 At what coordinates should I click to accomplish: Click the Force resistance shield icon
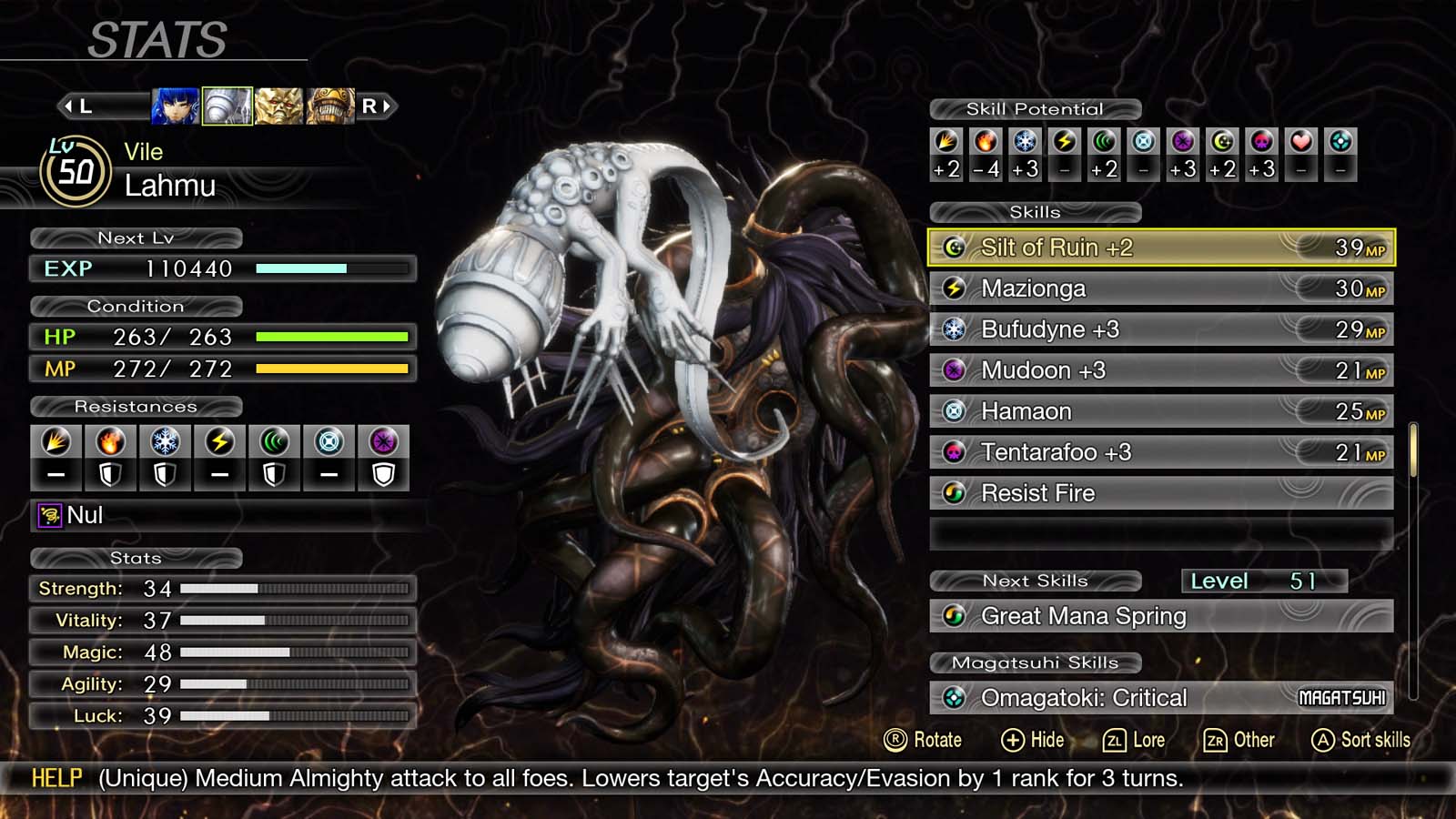tap(276, 474)
